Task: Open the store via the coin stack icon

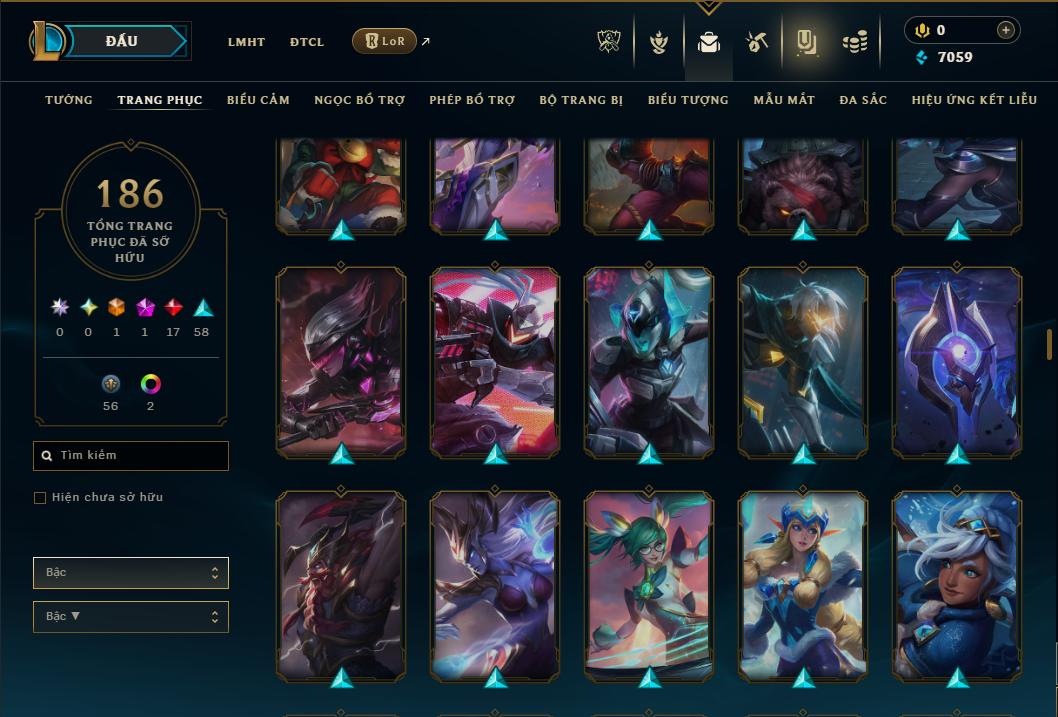Action: click(x=854, y=42)
